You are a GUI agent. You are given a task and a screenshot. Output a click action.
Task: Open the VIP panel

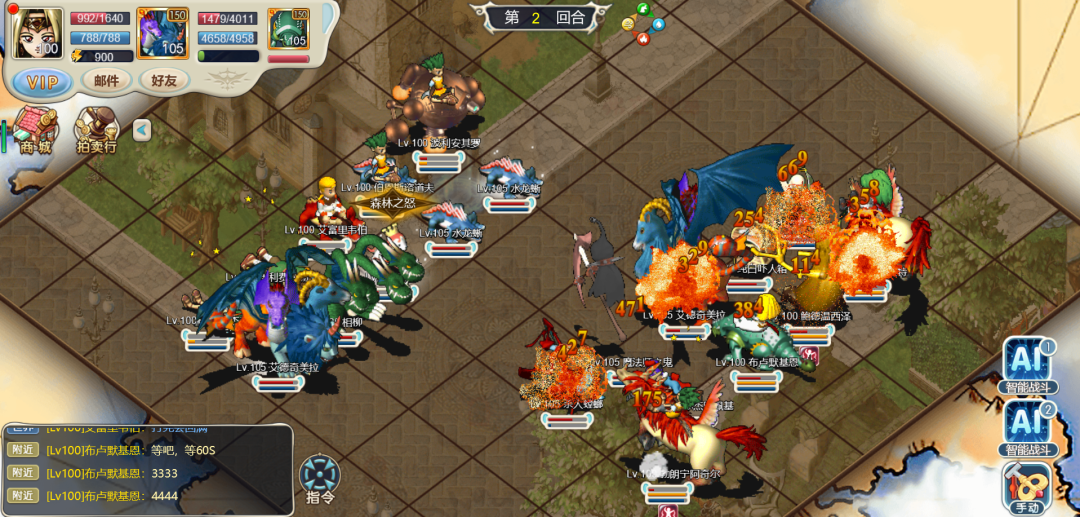[x=42, y=81]
